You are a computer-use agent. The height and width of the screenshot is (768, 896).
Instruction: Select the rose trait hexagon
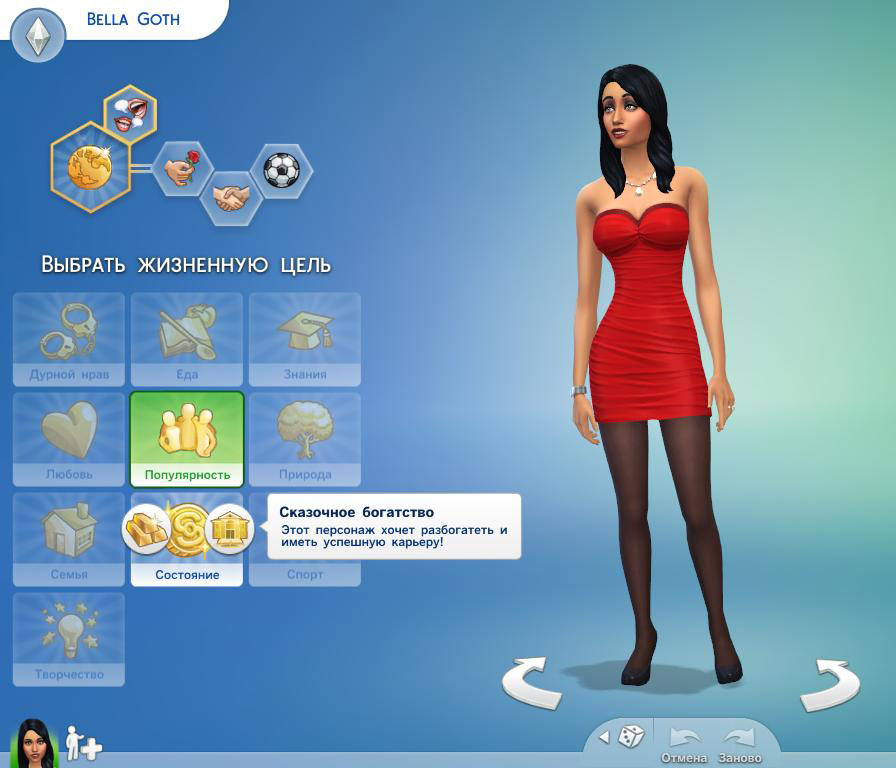point(182,168)
